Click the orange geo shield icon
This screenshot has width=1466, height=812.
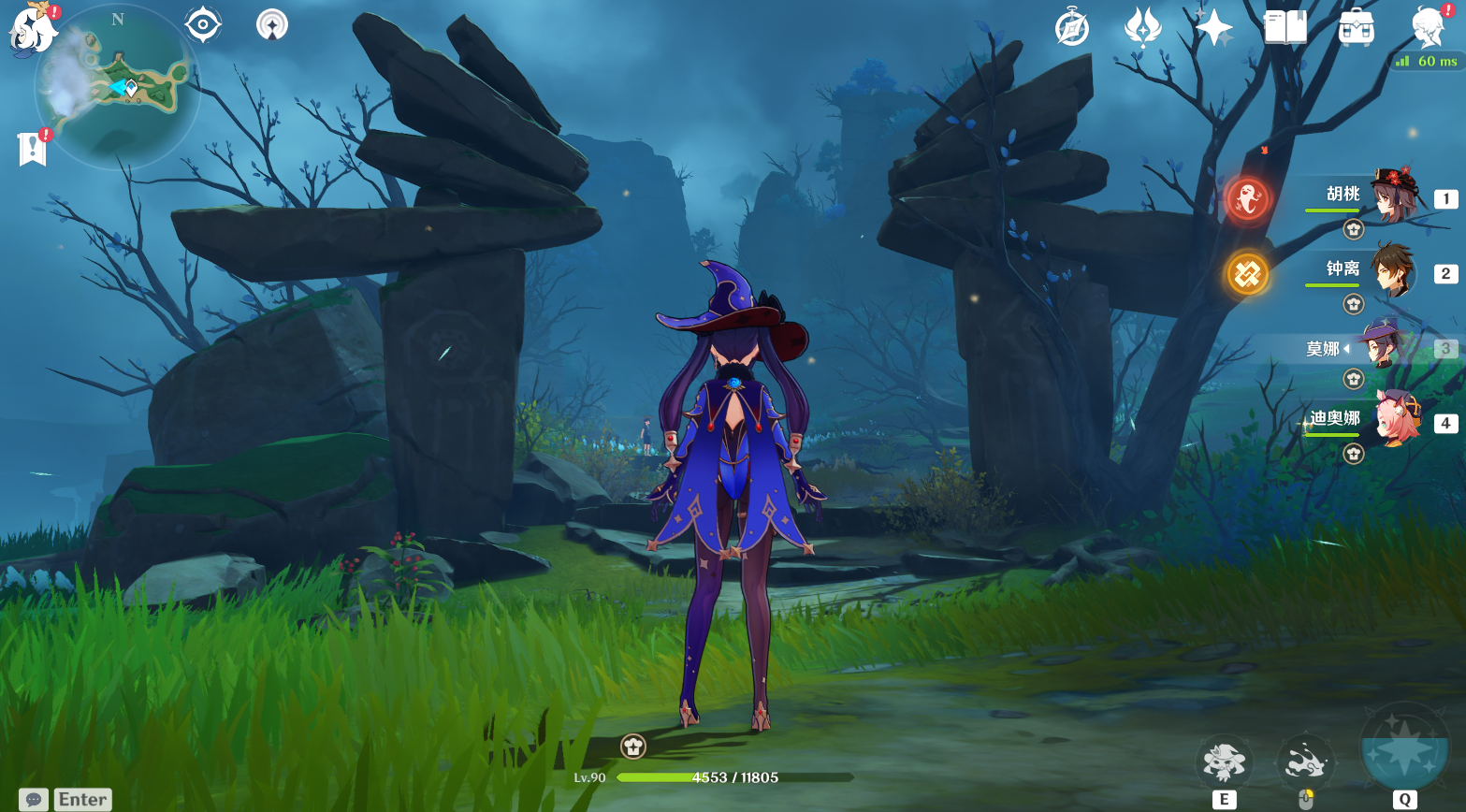point(1247,274)
